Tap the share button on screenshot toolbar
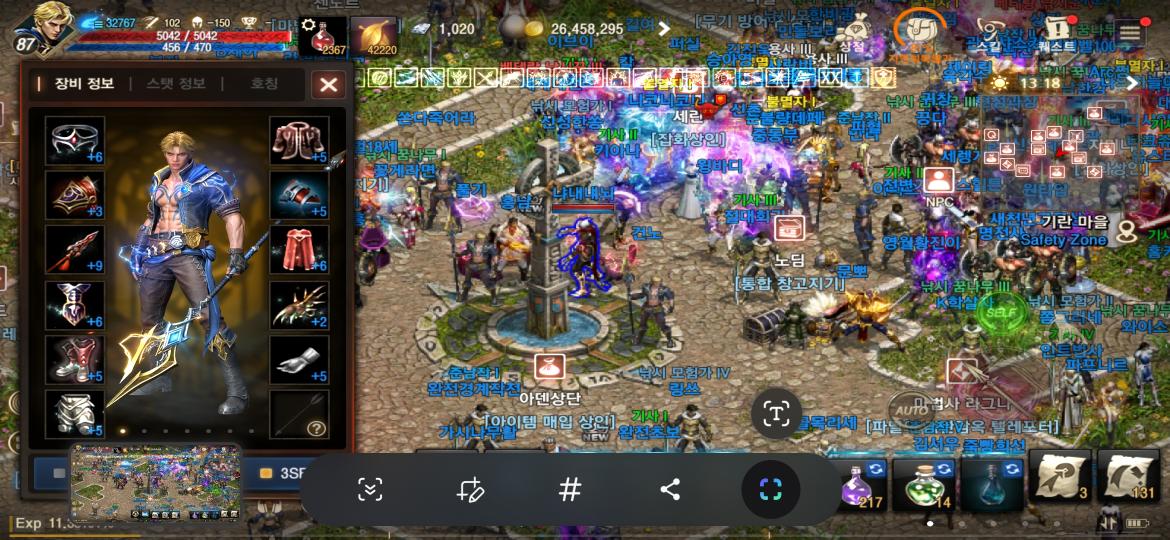Viewport: 1170px width, 540px height. tap(670, 489)
